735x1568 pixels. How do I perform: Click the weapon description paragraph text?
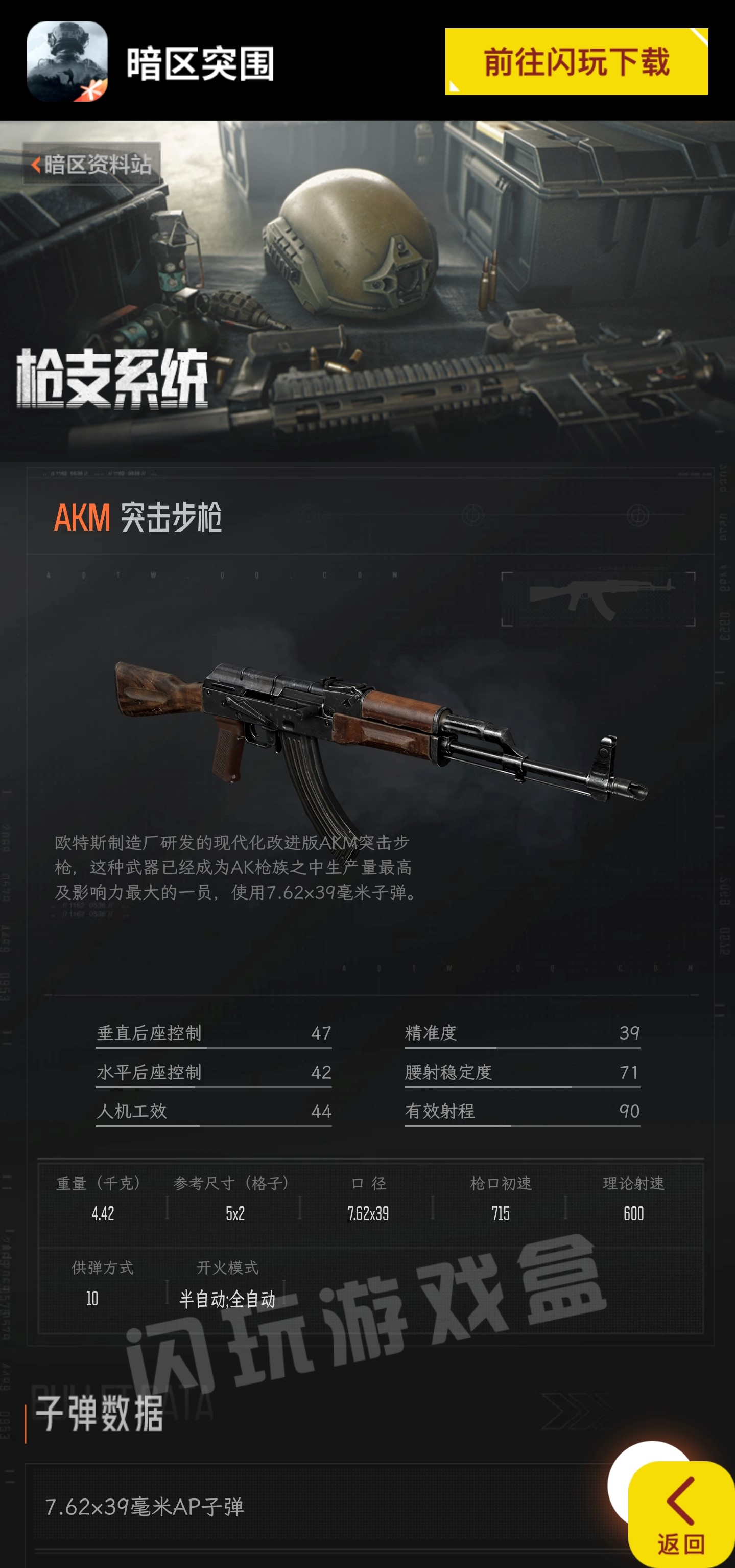[x=238, y=870]
